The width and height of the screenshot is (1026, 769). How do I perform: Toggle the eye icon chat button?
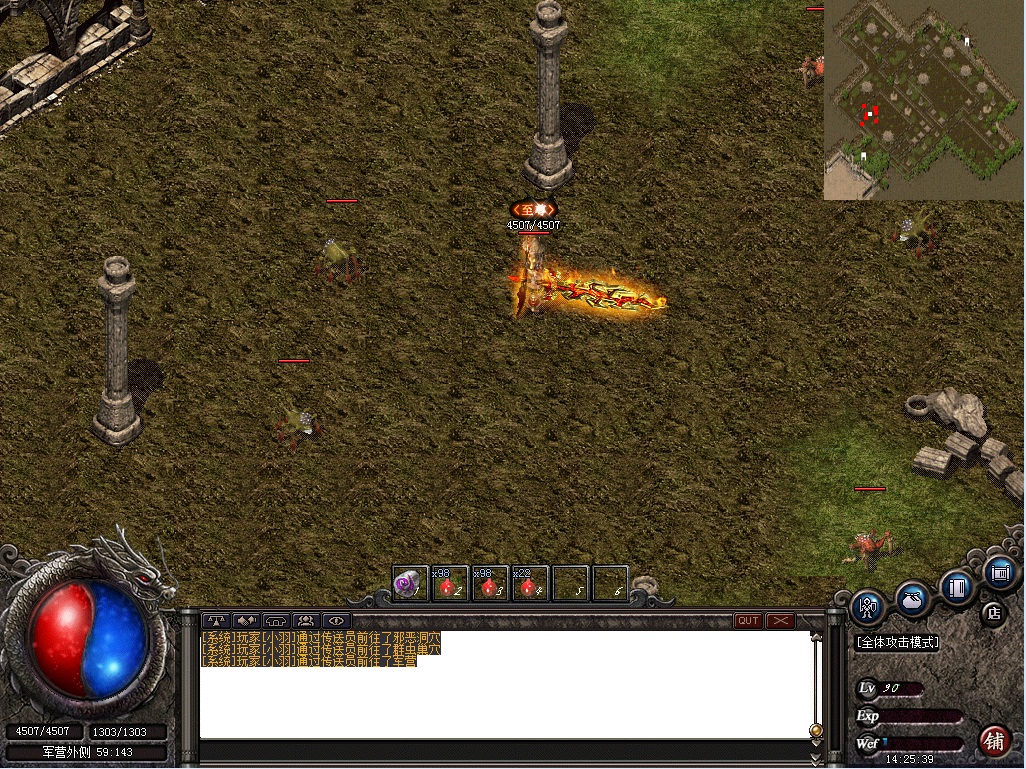tap(335, 621)
